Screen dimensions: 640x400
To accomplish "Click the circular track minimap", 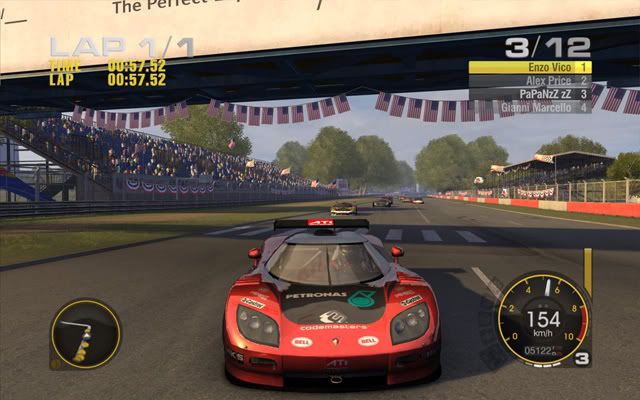I will click(85, 334).
